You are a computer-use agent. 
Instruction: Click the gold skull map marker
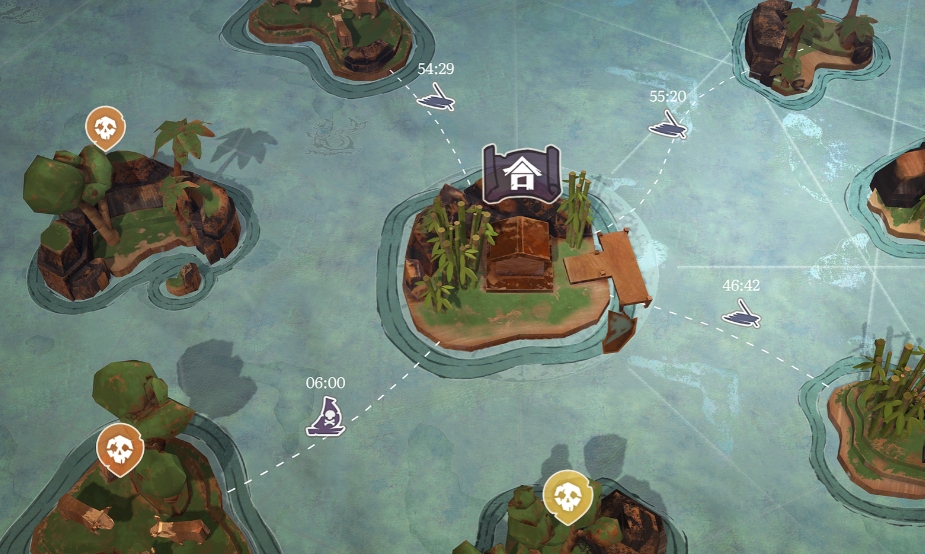[567, 495]
